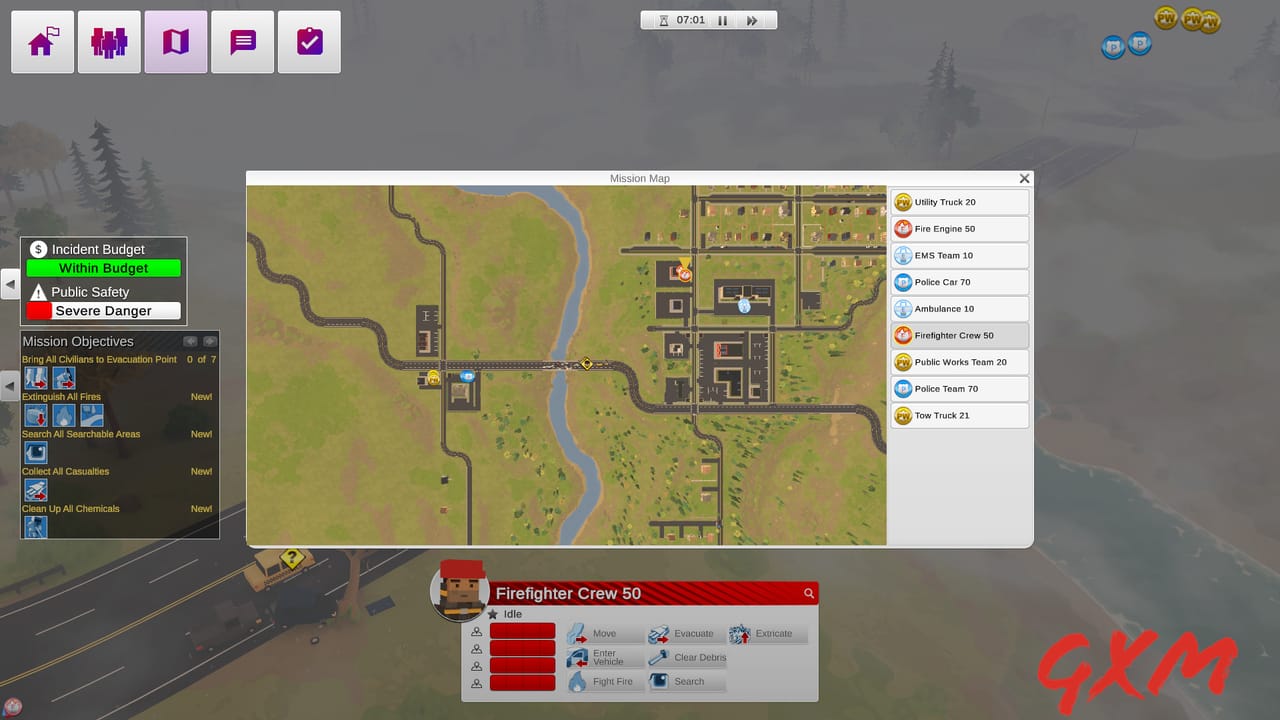Toggle the Mission Map view icon

[175, 41]
